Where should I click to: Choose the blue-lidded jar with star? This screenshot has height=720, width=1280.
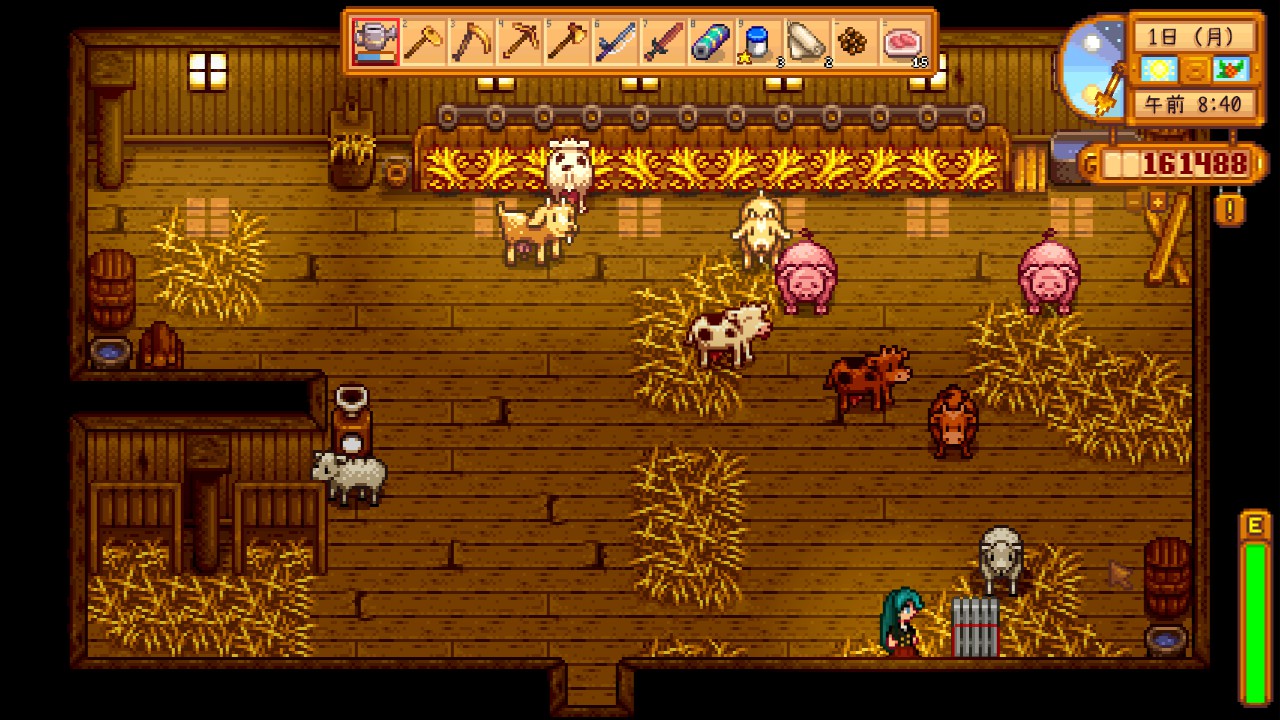[x=760, y=42]
